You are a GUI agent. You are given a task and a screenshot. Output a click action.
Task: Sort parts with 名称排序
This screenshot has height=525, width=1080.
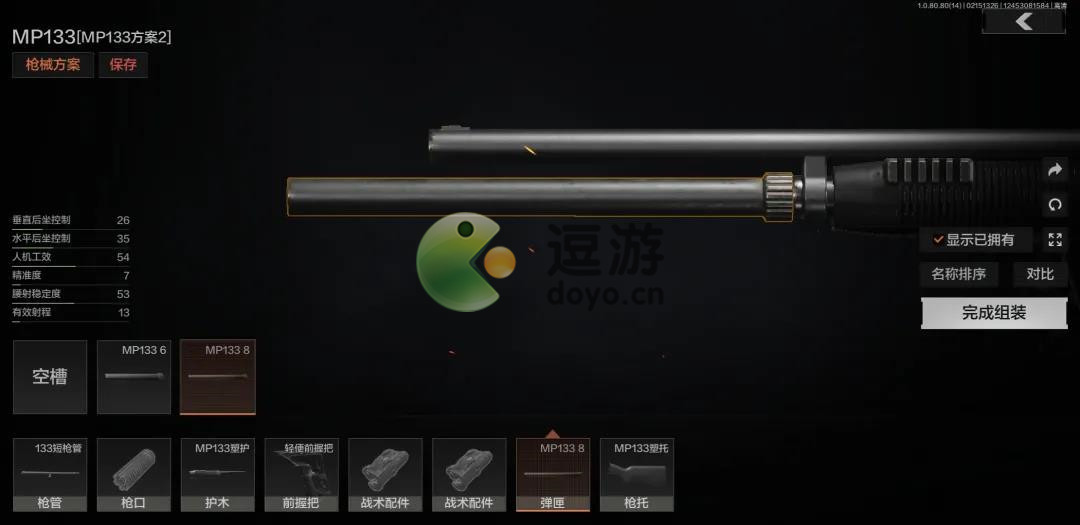[958, 274]
